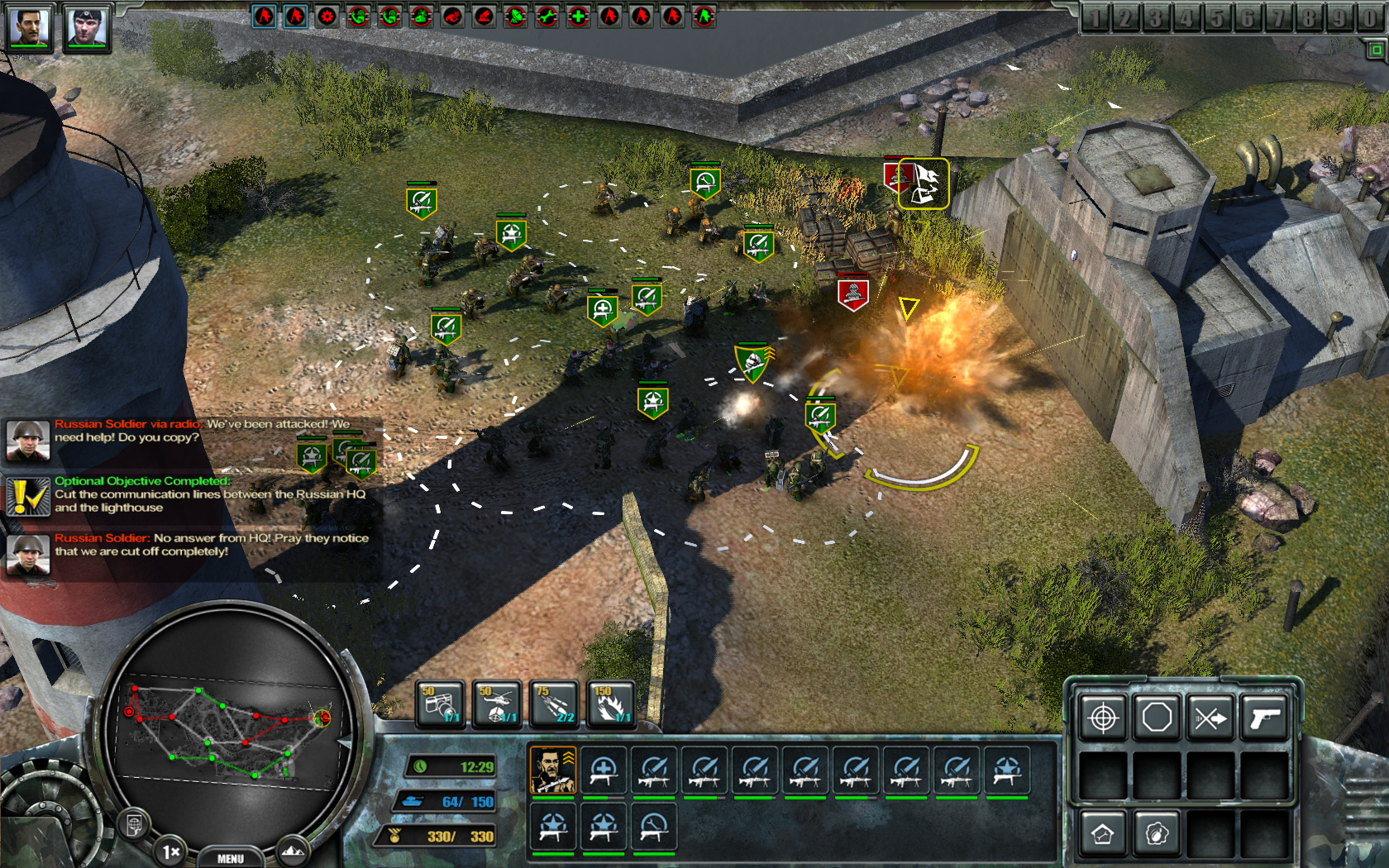
Task: Select the medic squad icon
Action: pyautogui.click(x=604, y=770)
